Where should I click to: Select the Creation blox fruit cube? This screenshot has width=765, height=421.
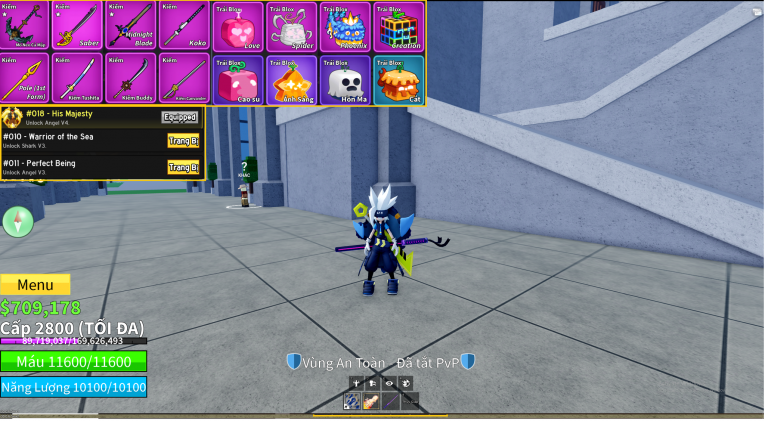tap(398, 26)
